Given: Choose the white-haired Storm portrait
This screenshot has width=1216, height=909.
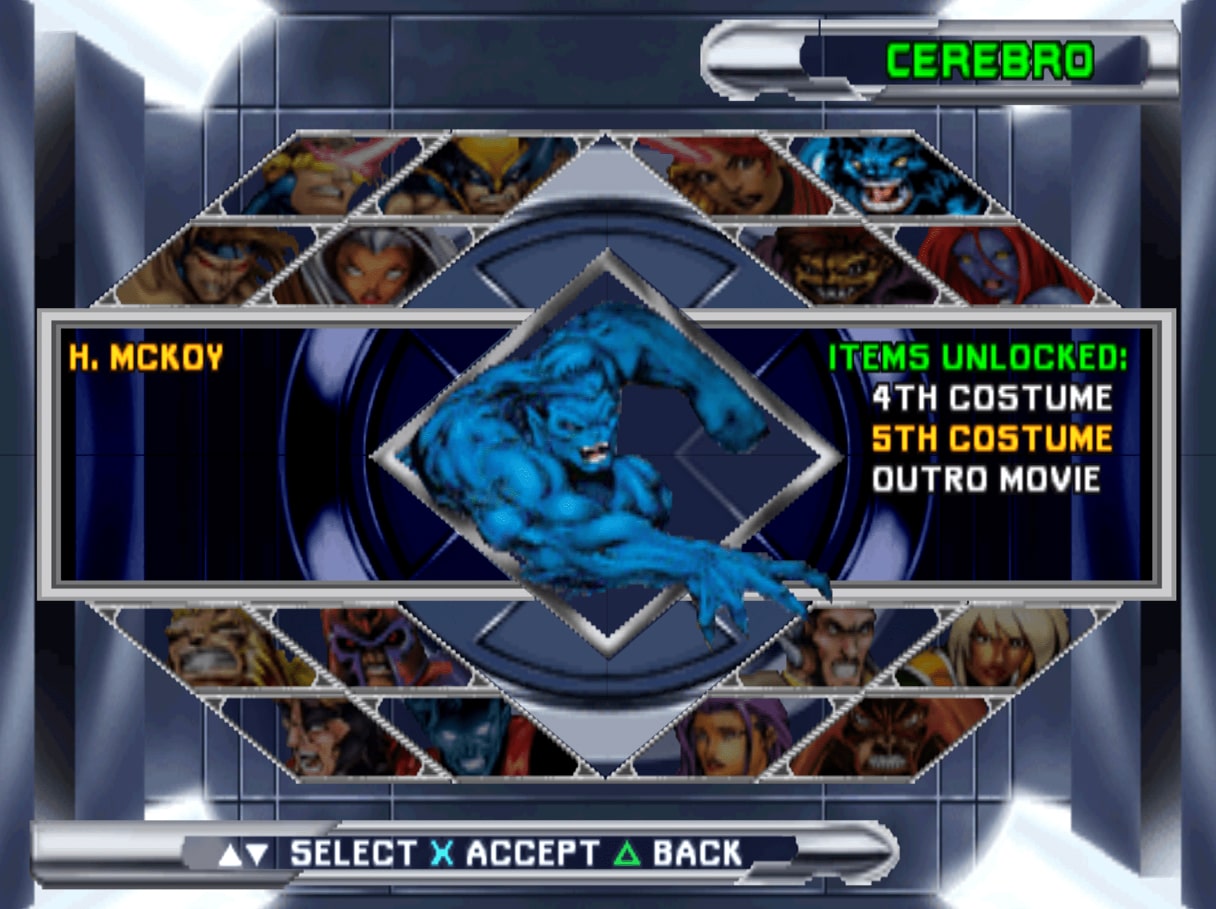Looking at the screenshot, I should pyautogui.click(x=375, y=265).
